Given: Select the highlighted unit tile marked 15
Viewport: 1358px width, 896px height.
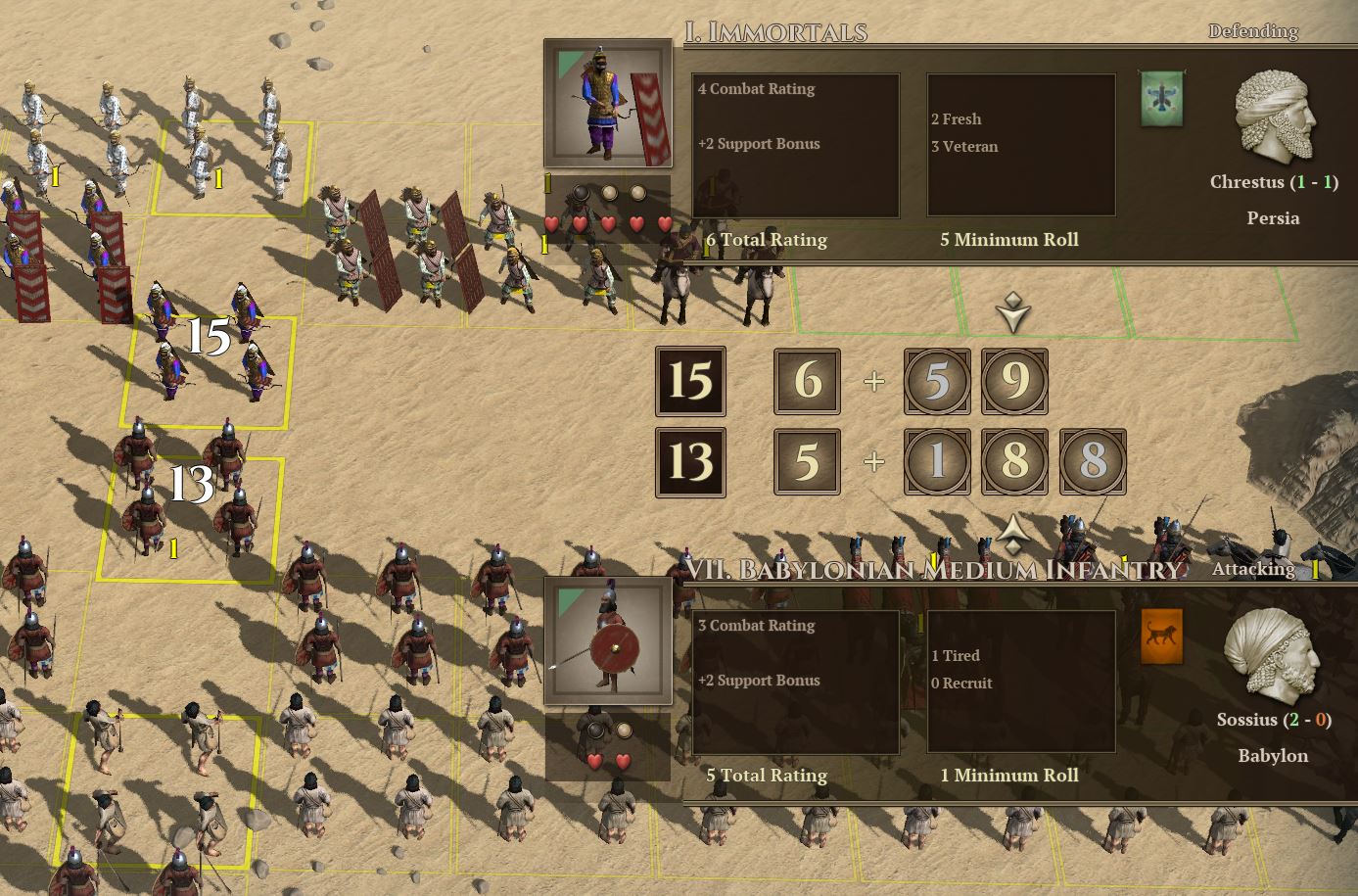Looking at the screenshot, I should tap(209, 370).
